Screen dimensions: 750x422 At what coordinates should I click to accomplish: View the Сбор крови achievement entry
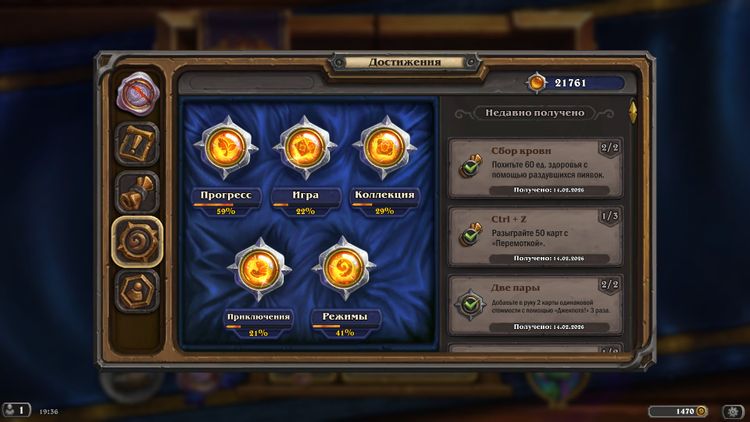tap(535, 167)
